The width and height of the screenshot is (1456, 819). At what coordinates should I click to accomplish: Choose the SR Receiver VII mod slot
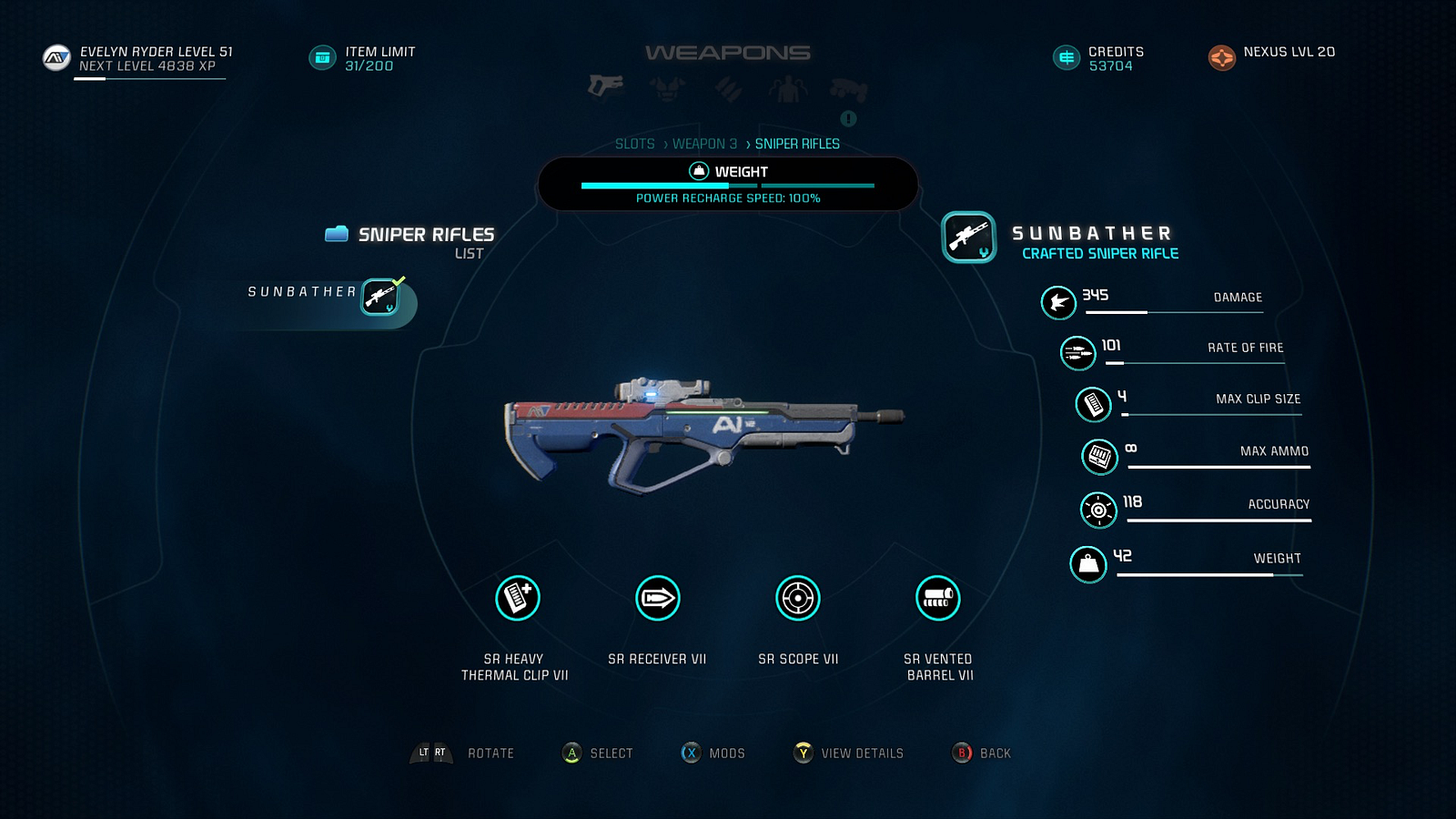658,599
